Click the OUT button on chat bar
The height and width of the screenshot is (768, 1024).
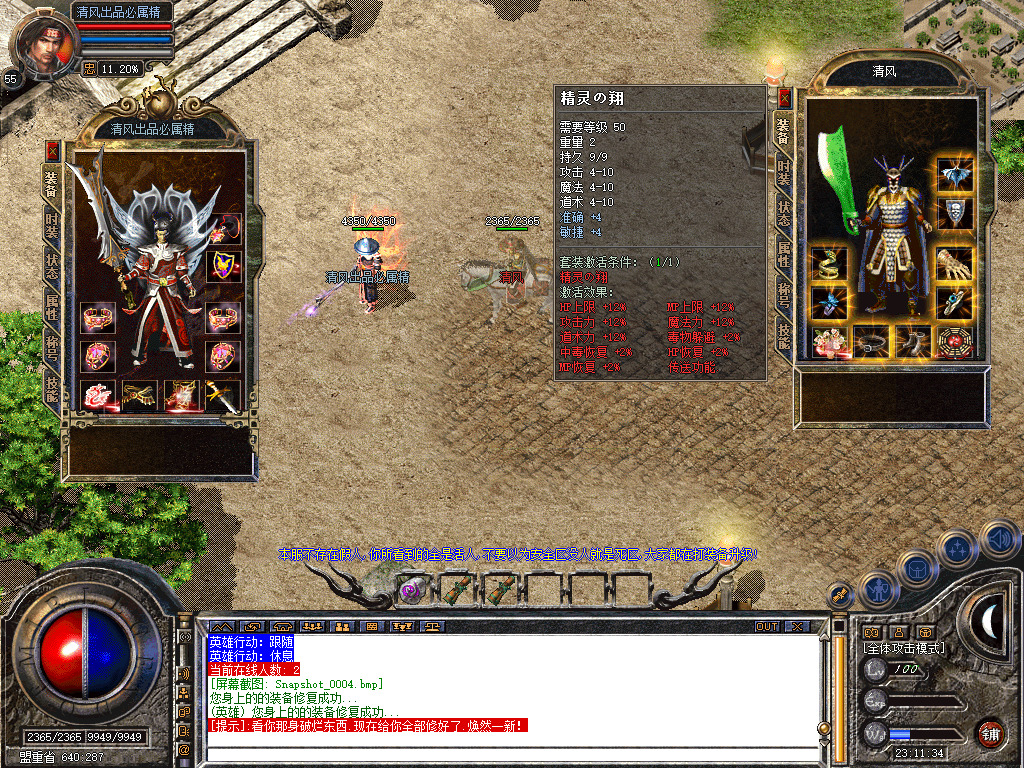[x=766, y=626]
